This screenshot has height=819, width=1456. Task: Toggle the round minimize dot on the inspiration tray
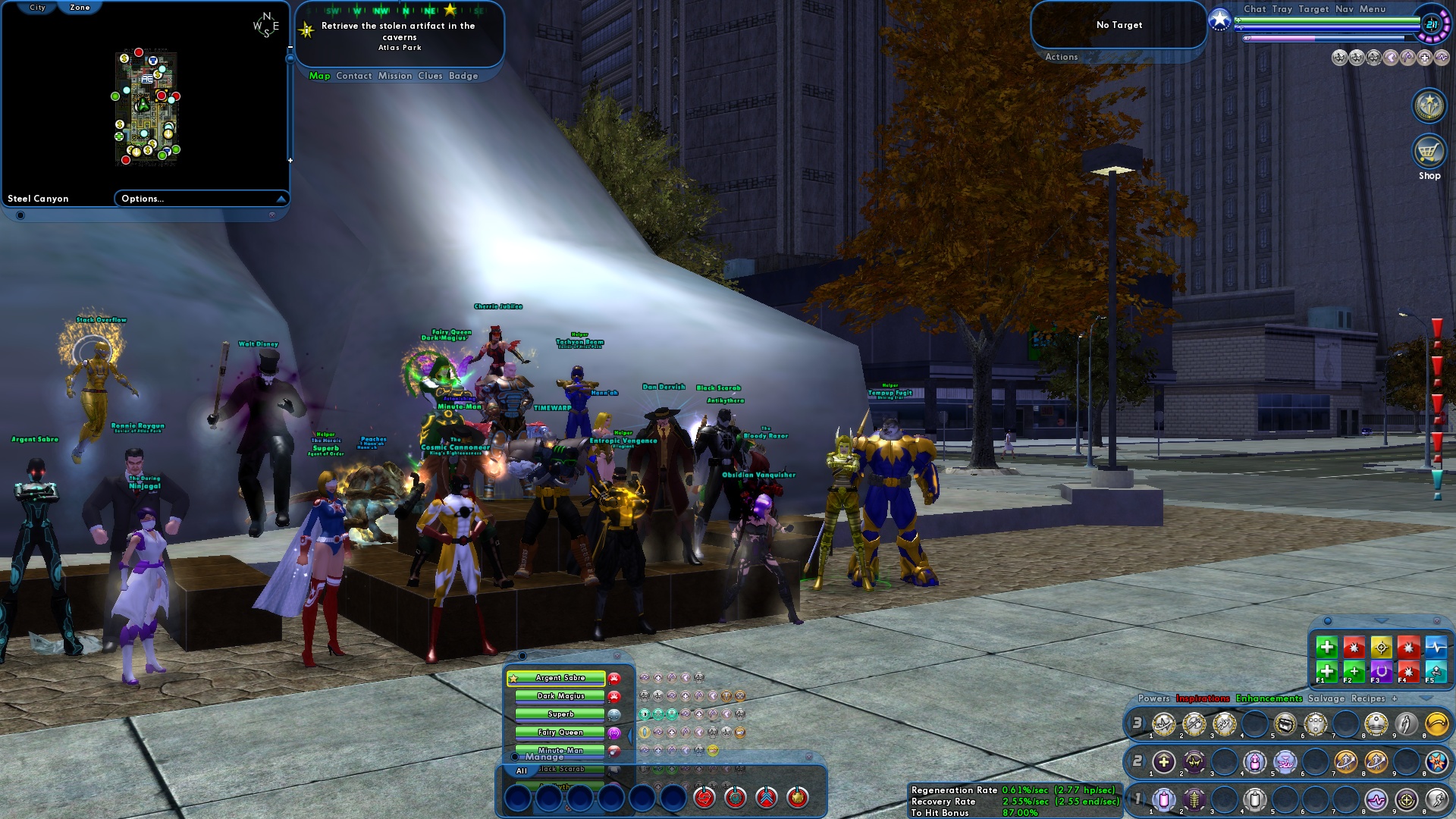tap(1328, 622)
